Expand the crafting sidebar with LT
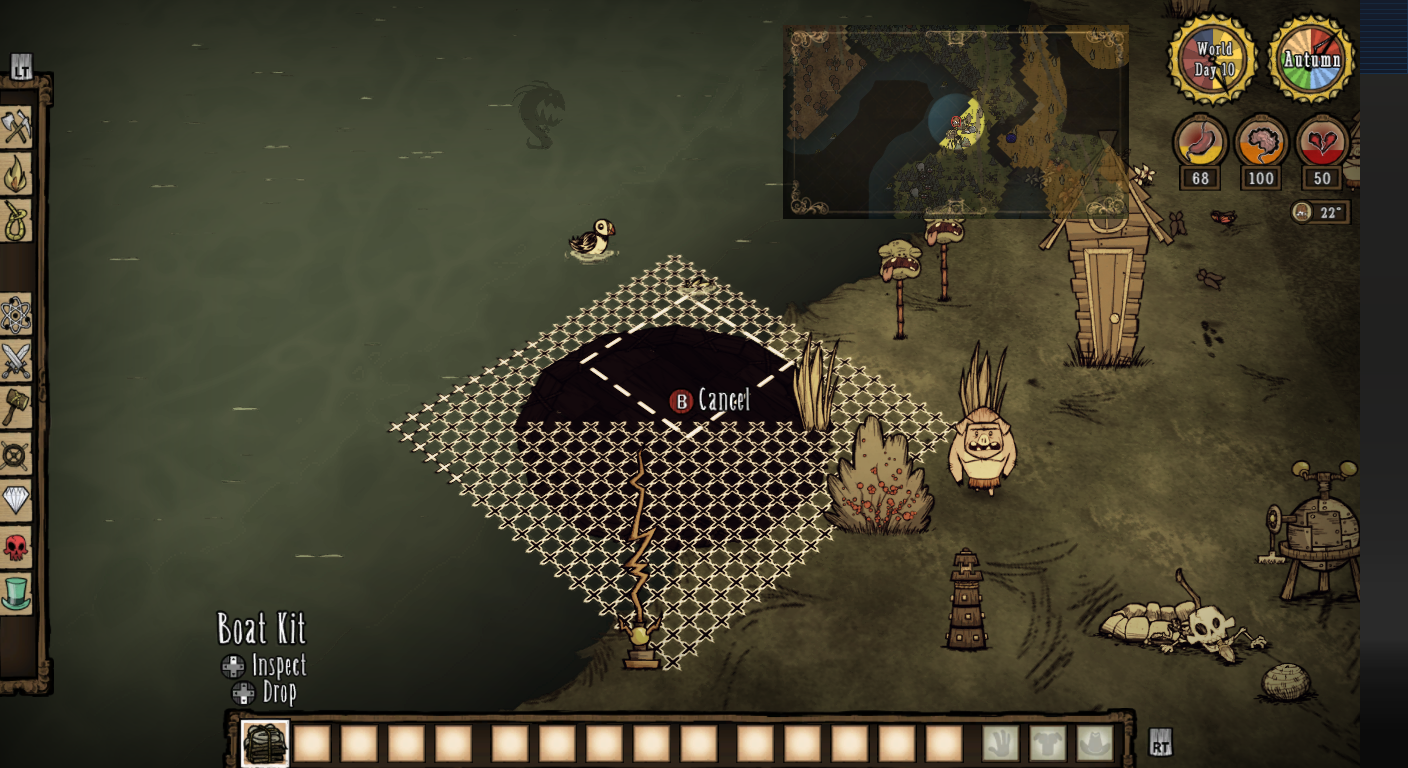 22,66
